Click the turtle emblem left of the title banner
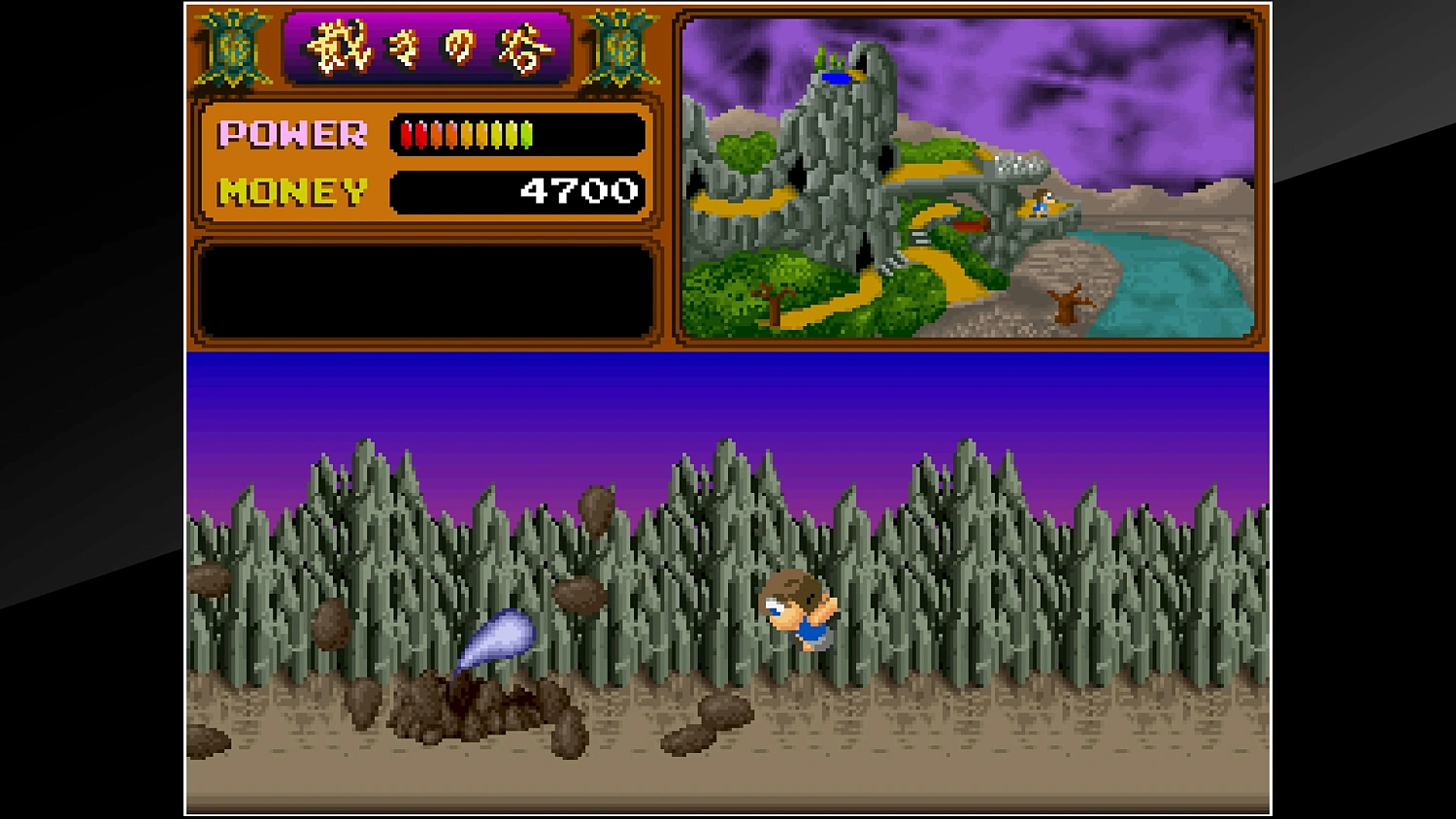1456x819 pixels. [232, 49]
